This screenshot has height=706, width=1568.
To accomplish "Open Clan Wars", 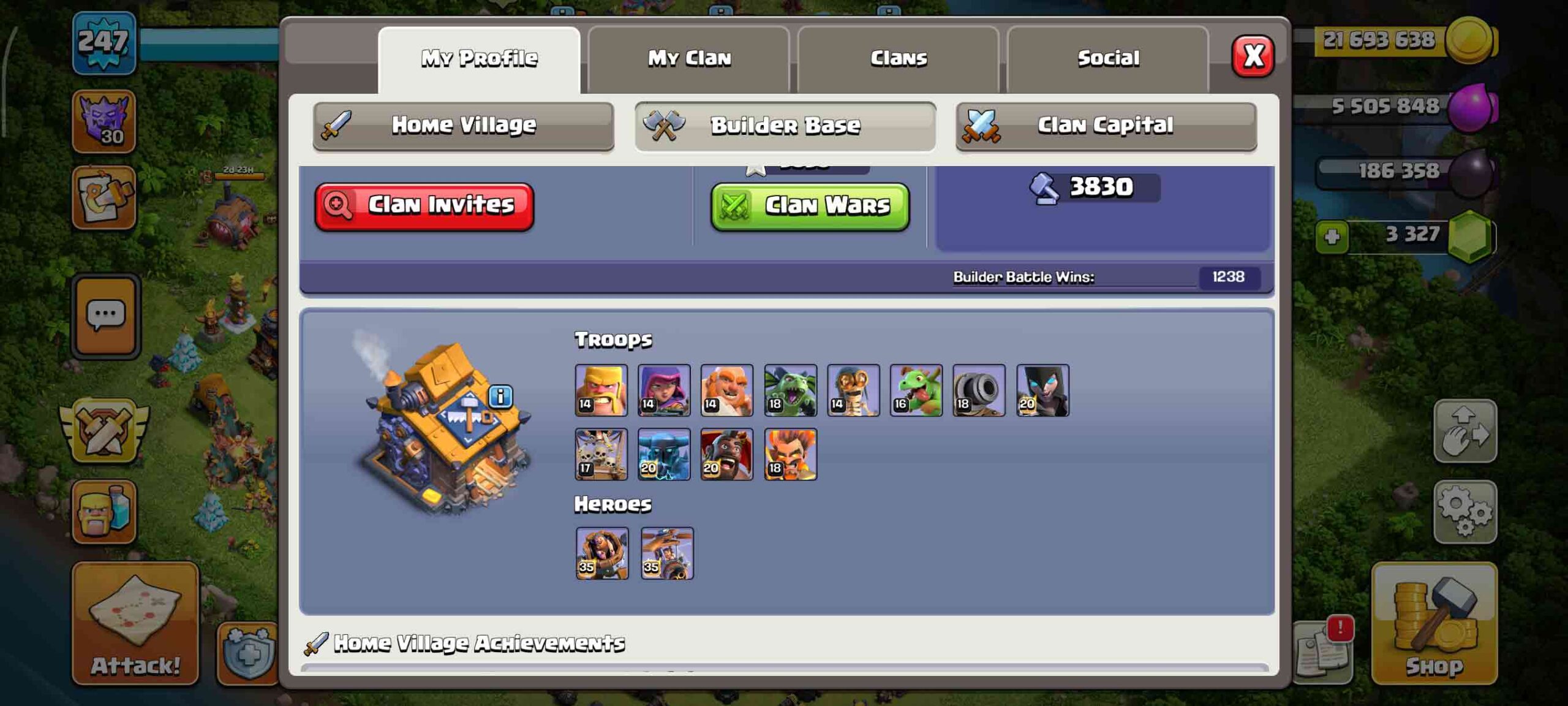I will (810, 206).
